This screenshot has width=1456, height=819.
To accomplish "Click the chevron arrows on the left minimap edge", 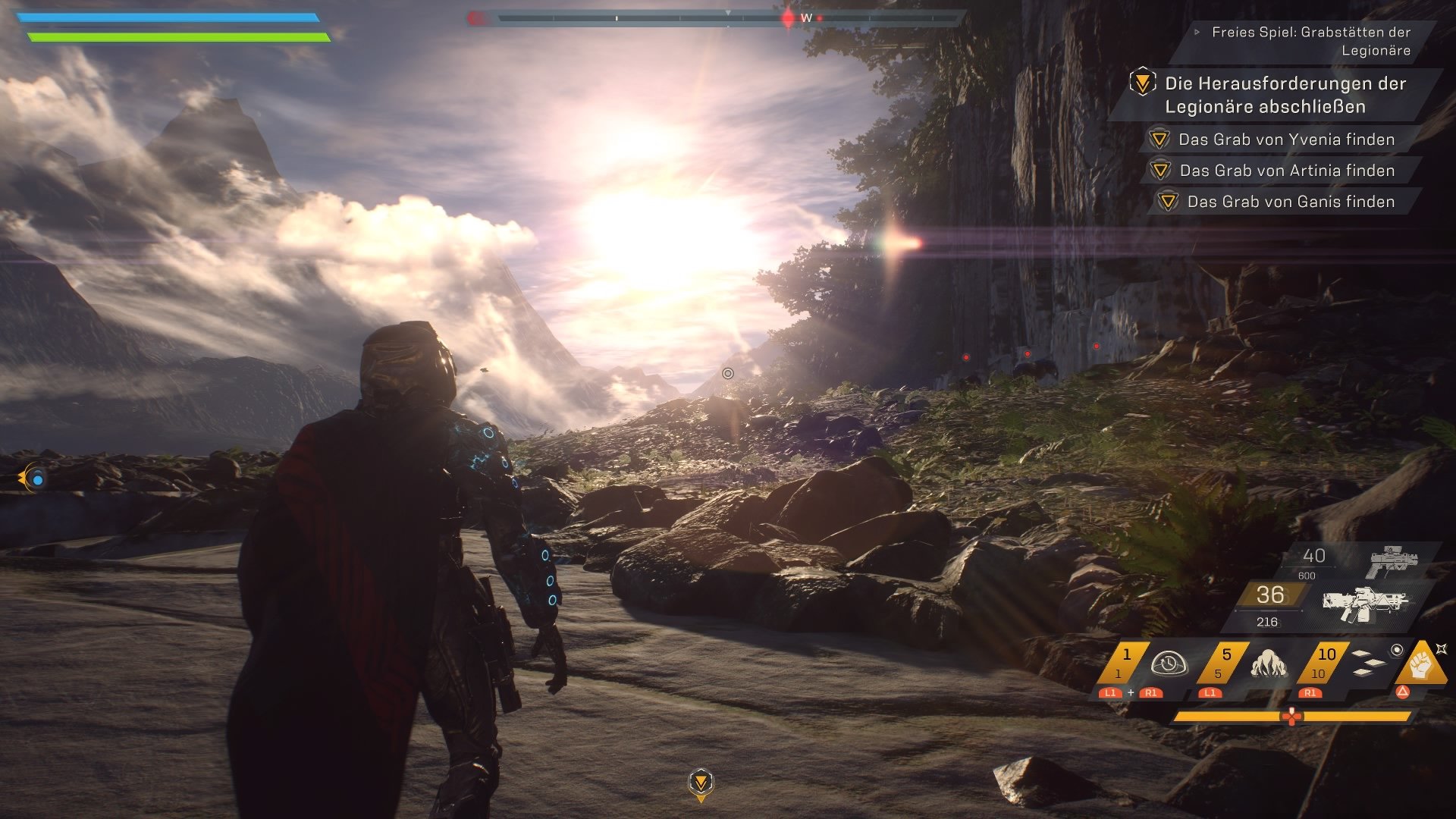I will (x=23, y=478).
